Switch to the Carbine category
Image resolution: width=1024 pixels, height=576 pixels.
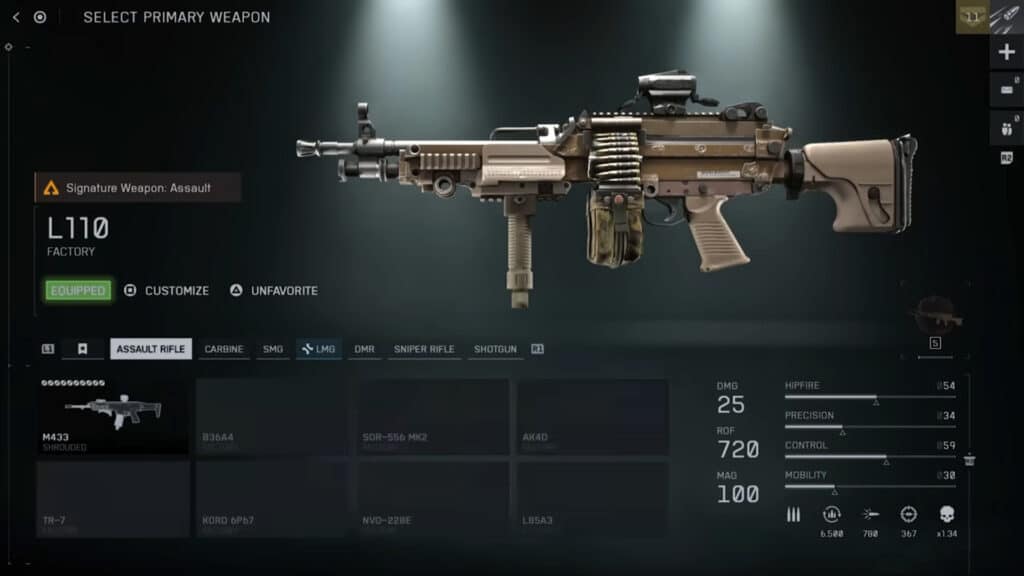(223, 349)
